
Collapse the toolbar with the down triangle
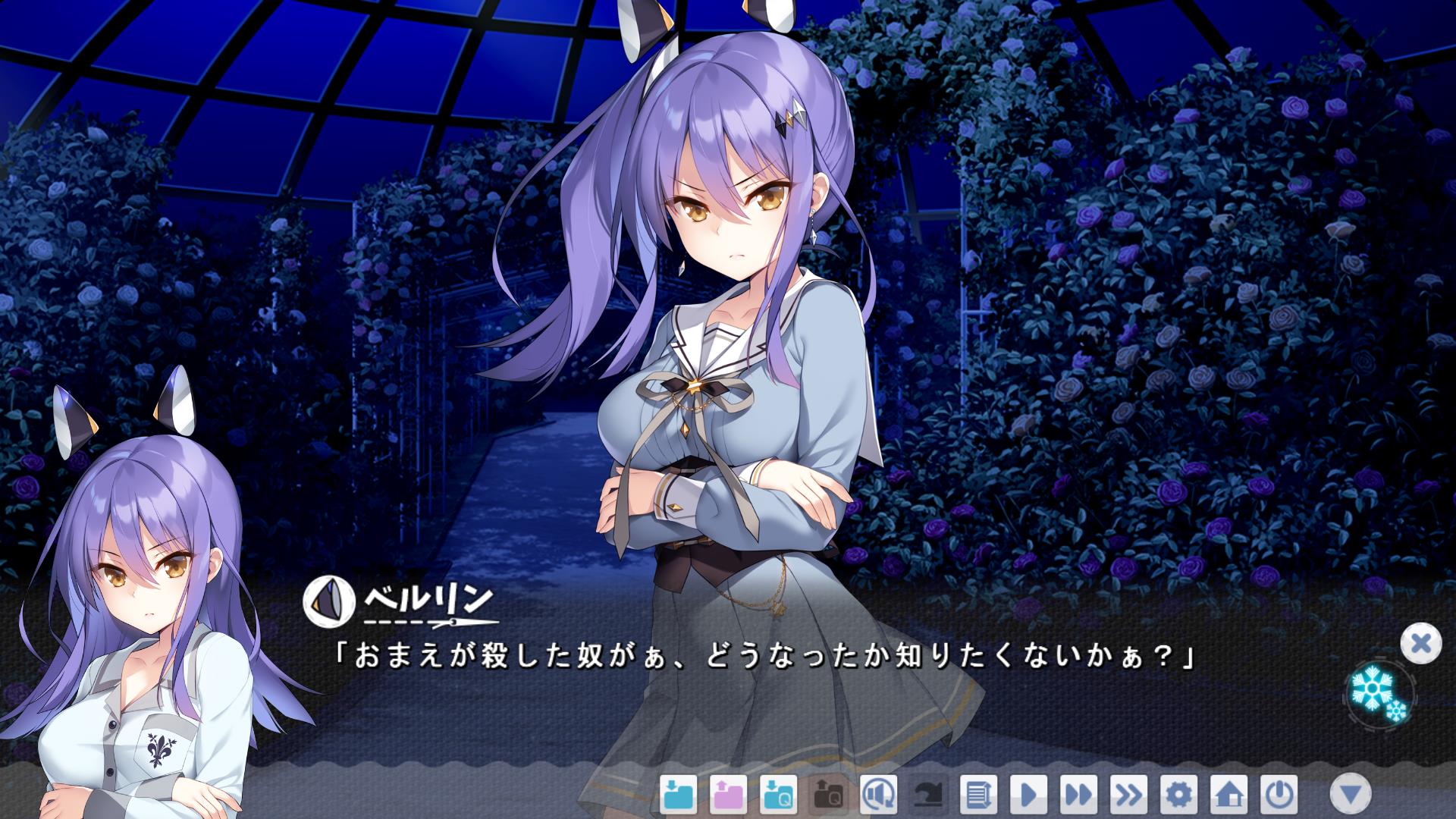point(1351,794)
